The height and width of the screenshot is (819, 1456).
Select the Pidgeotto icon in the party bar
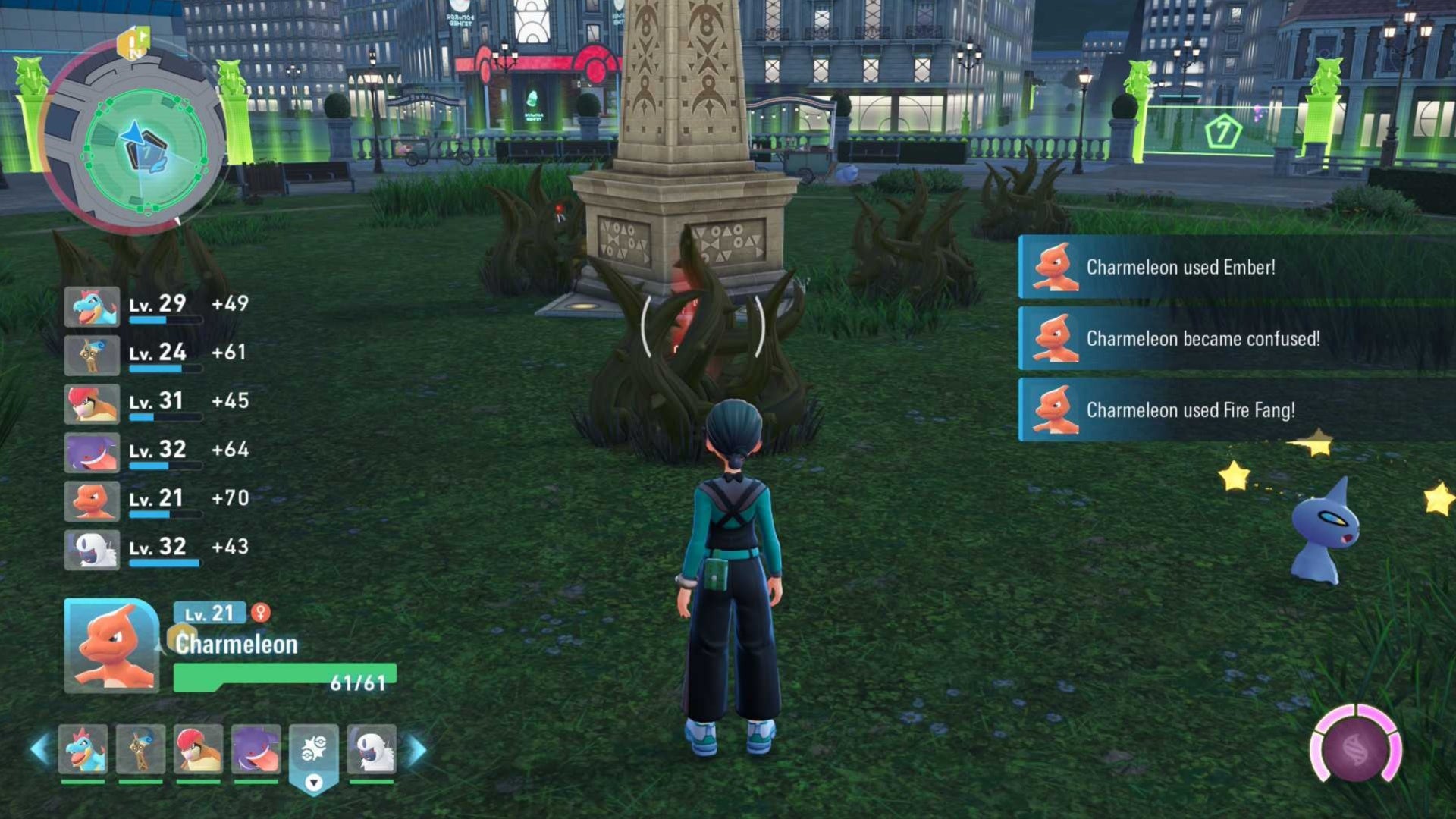pyautogui.click(x=199, y=749)
